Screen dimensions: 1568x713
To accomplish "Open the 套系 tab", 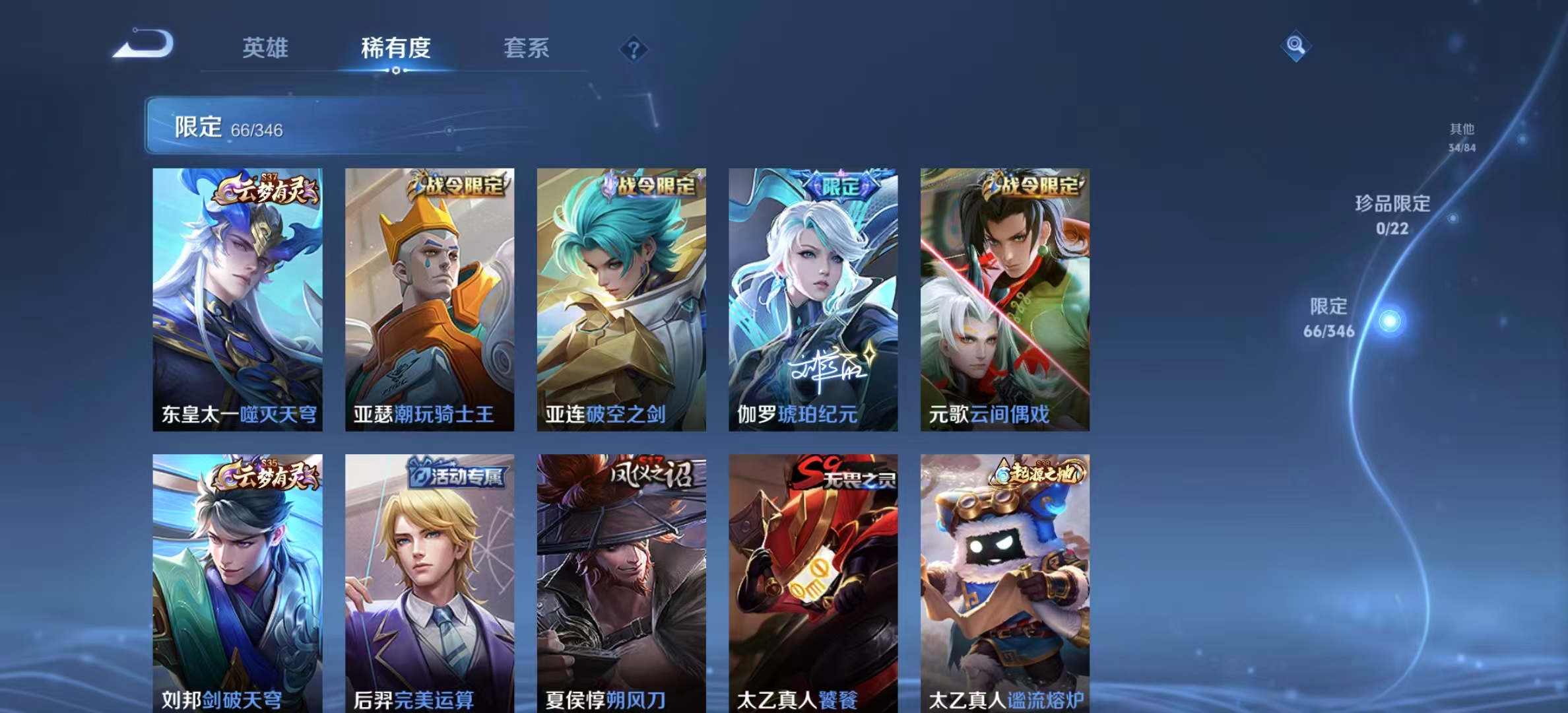I will coord(526,48).
